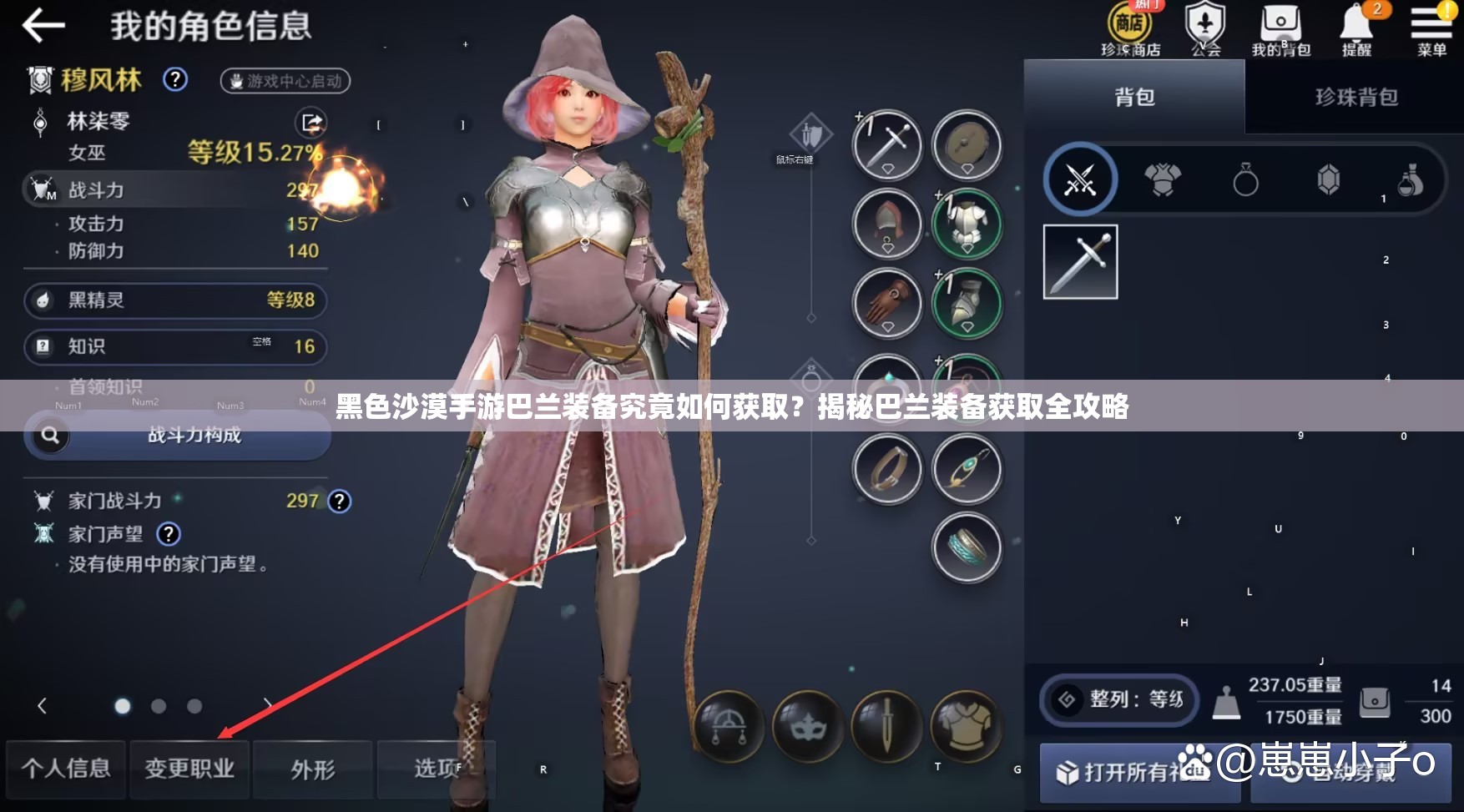Open the 菜单 menu icon
Screen dimensions: 1464x812
tap(1431, 25)
